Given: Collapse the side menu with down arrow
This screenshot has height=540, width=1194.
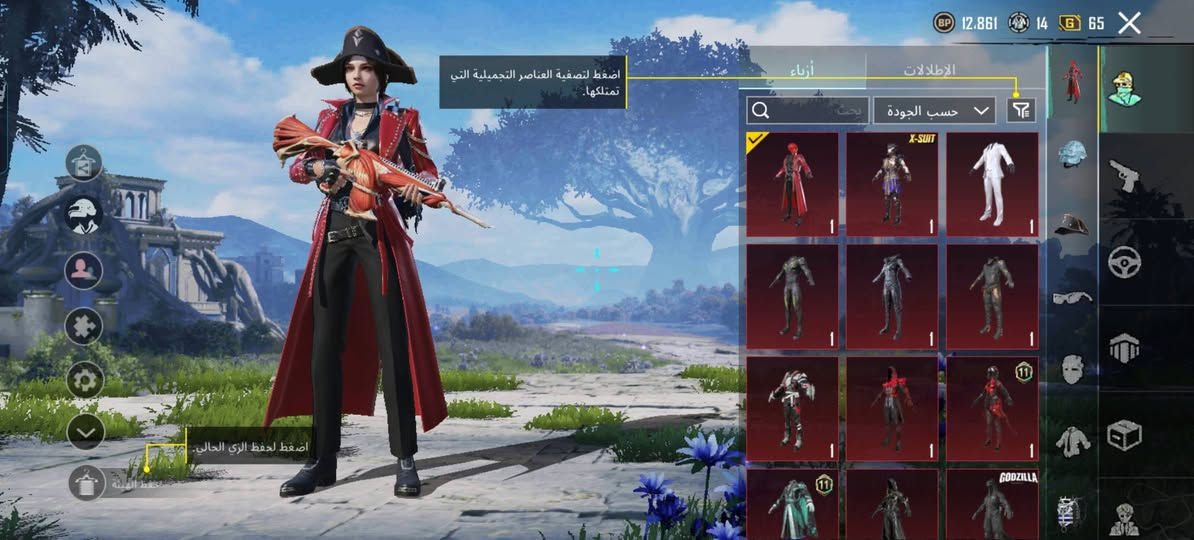Looking at the screenshot, I should click(86, 431).
